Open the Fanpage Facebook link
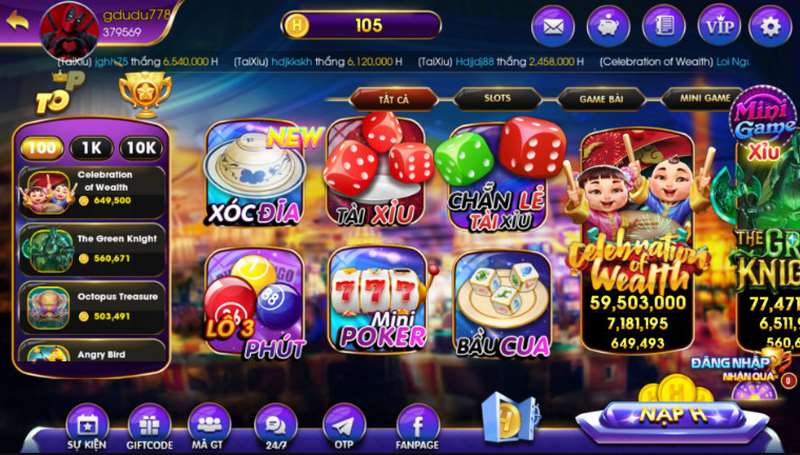The width and height of the screenshot is (800, 455). (x=418, y=427)
